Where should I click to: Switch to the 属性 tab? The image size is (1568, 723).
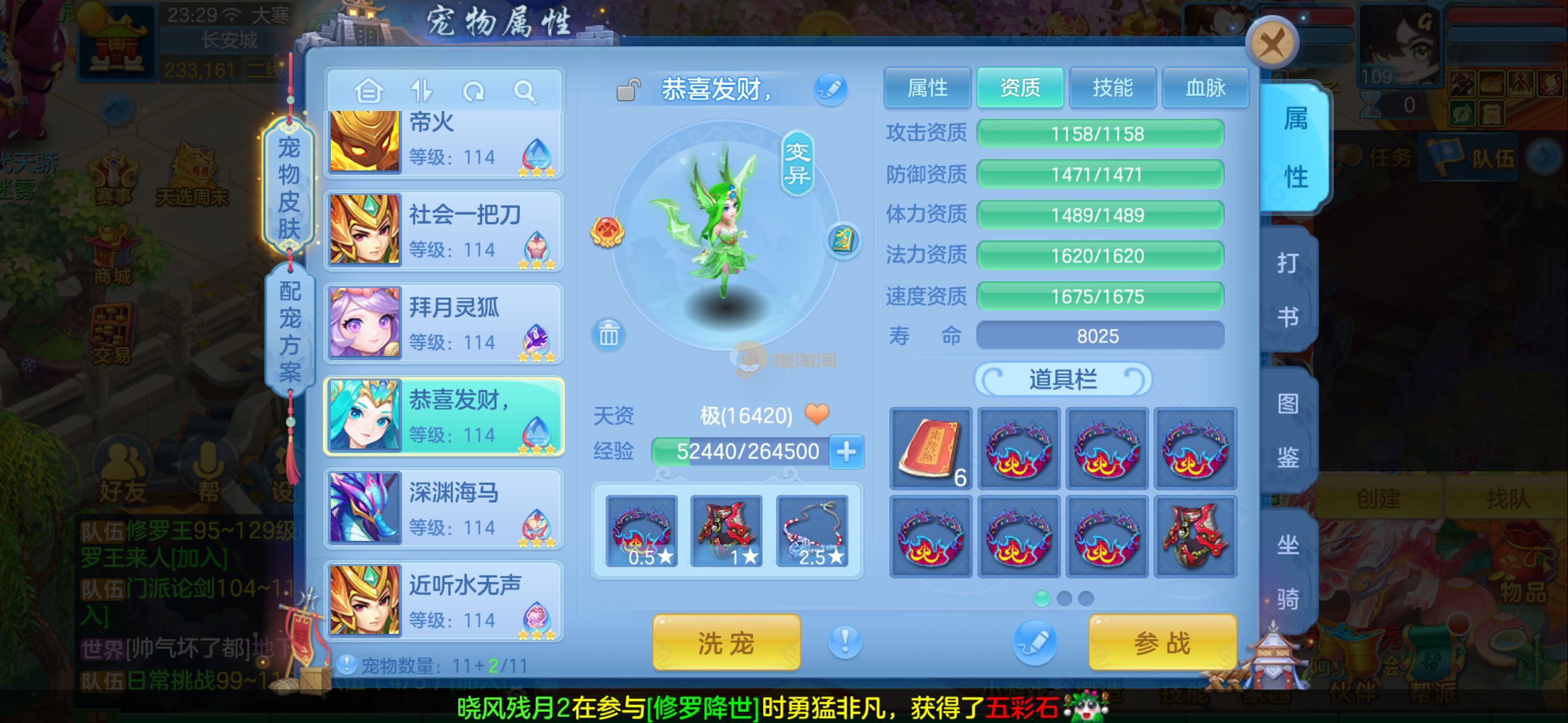[927, 88]
